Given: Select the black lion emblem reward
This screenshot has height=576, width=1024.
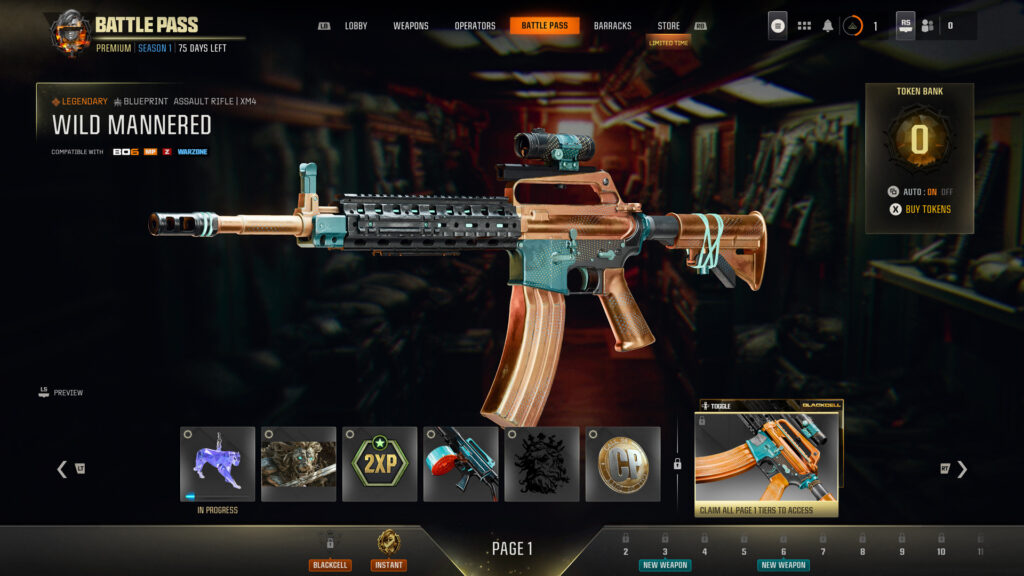Looking at the screenshot, I should coord(541,464).
